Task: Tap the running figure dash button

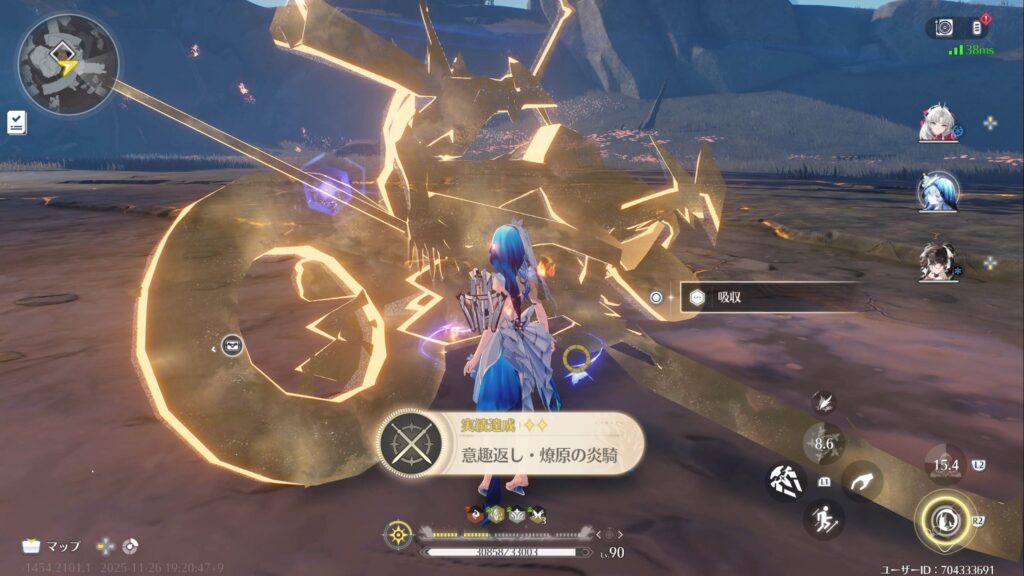Action: tap(824, 519)
